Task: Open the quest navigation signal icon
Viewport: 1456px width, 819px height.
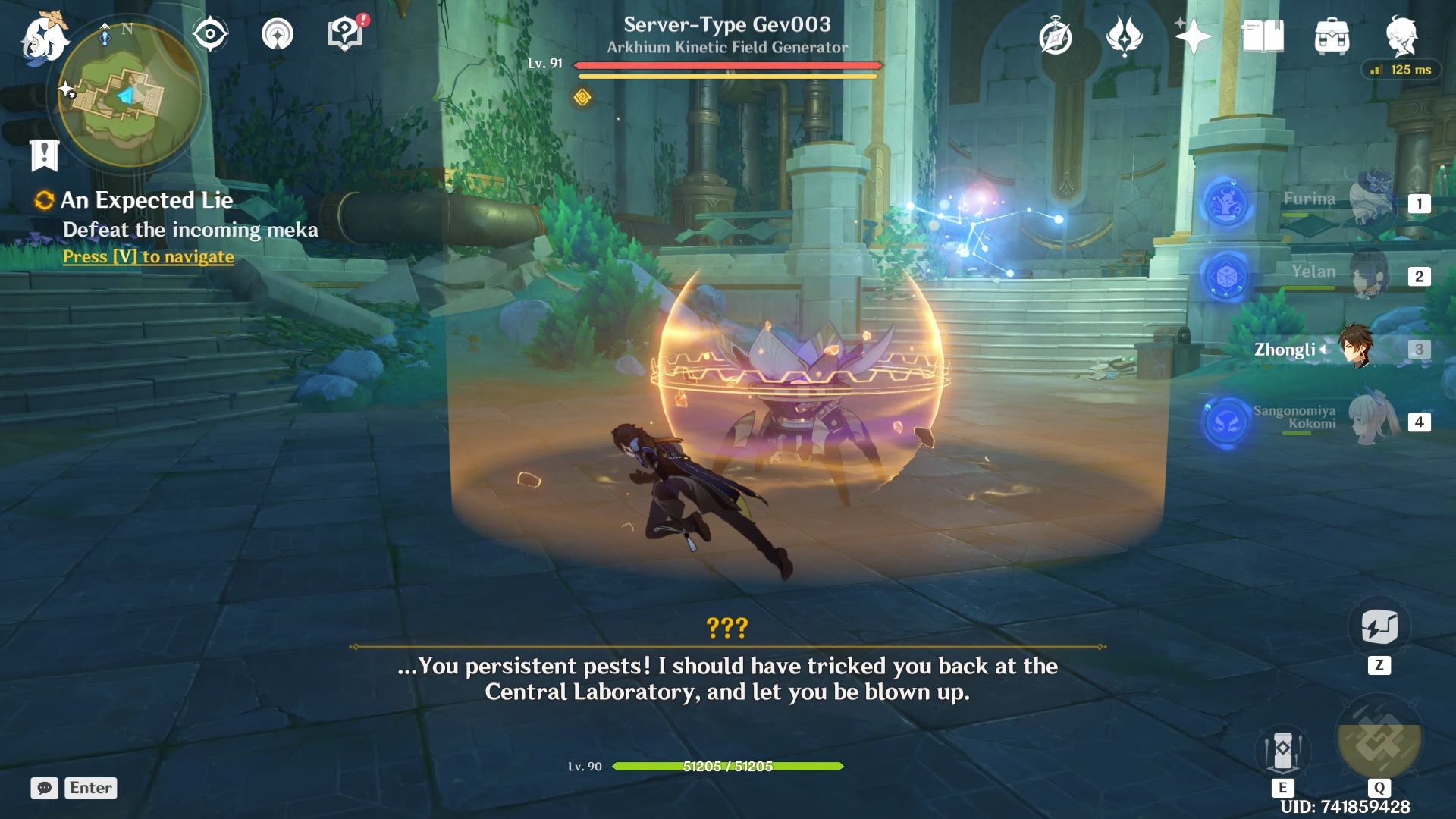Action: click(x=278, y=34)
